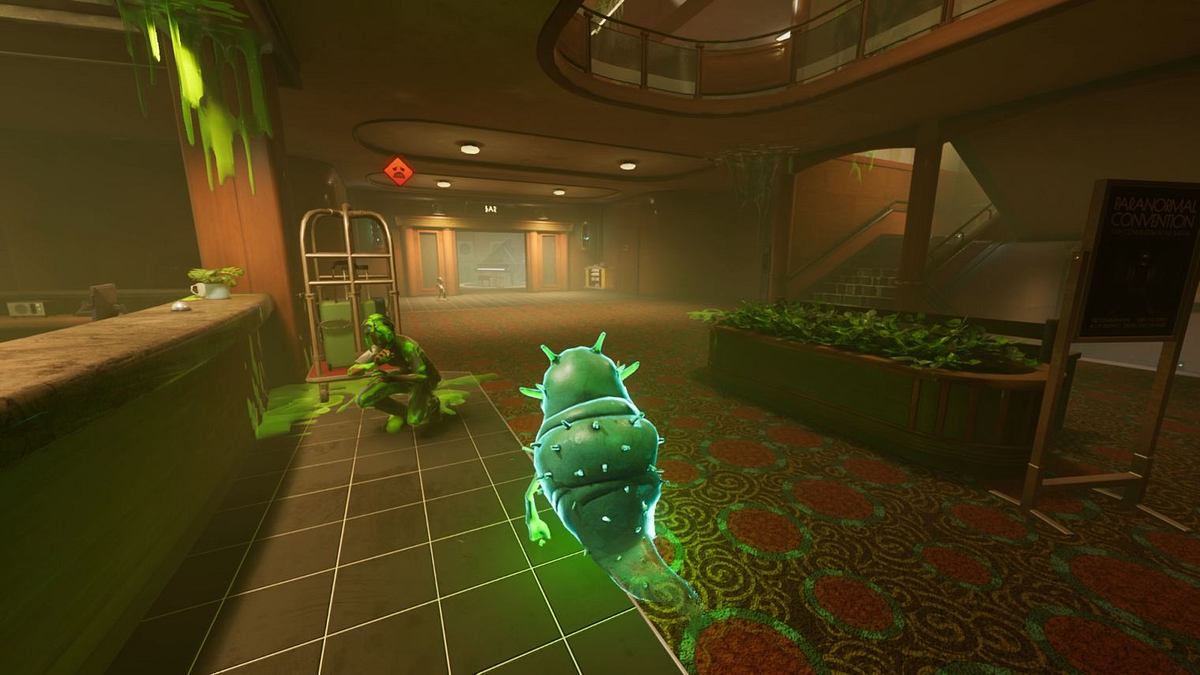
Task: Click the red frightened-face diamond marker
Action: (399, 171)
